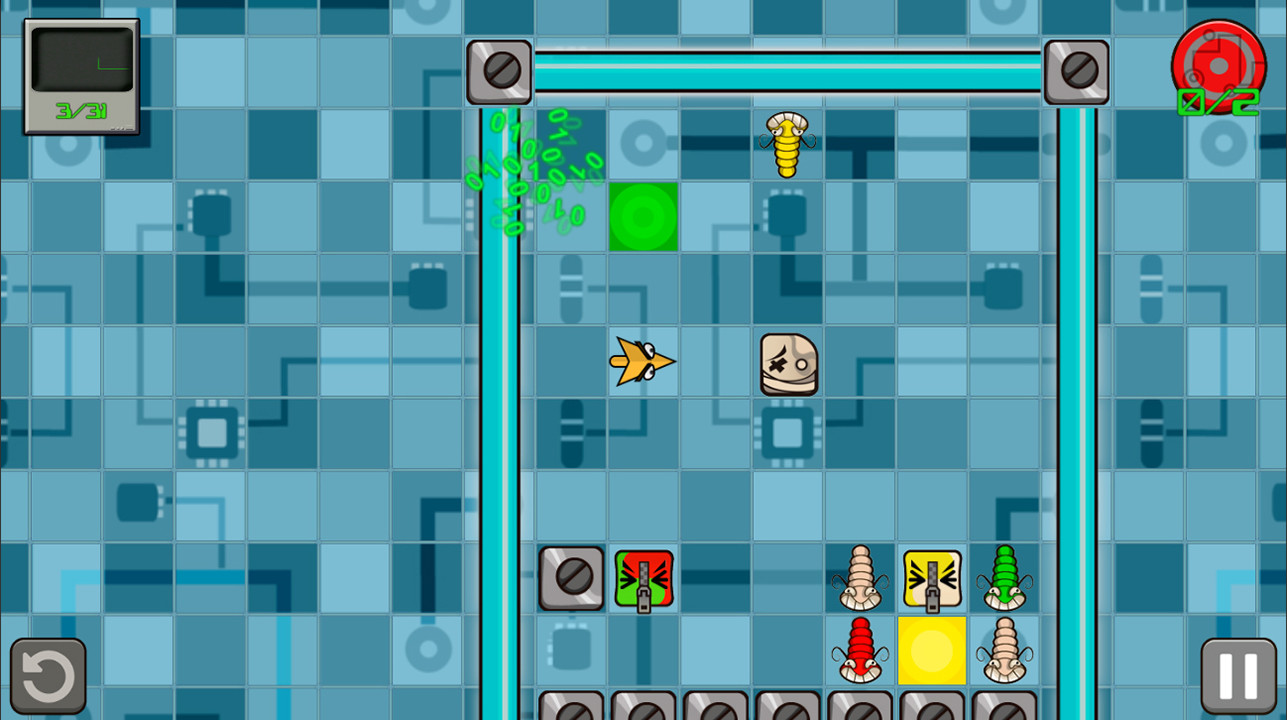Click the mummy-faced tile

(x=786, y=363)
